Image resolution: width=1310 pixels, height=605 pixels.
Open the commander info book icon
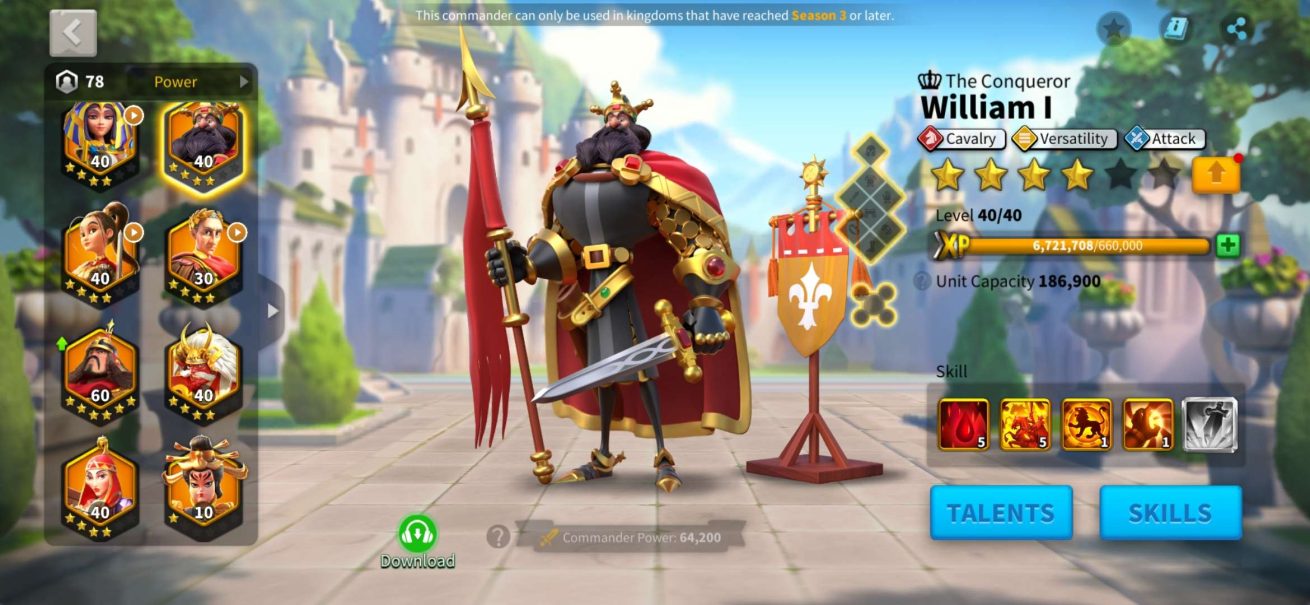coord(1176,29)
